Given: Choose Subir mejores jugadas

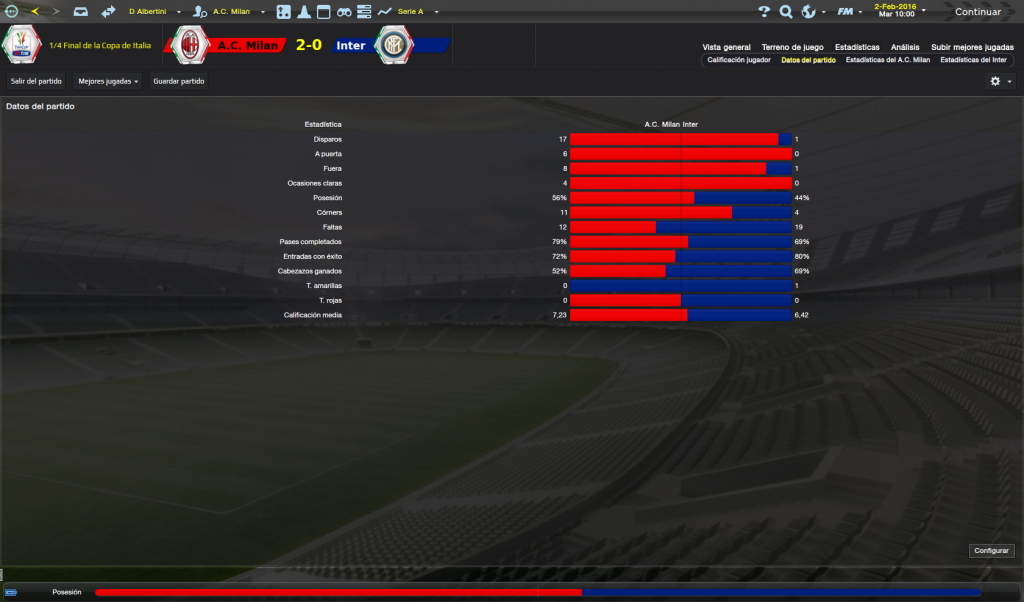Looking at the screenshot, I should tap(971, 47).
